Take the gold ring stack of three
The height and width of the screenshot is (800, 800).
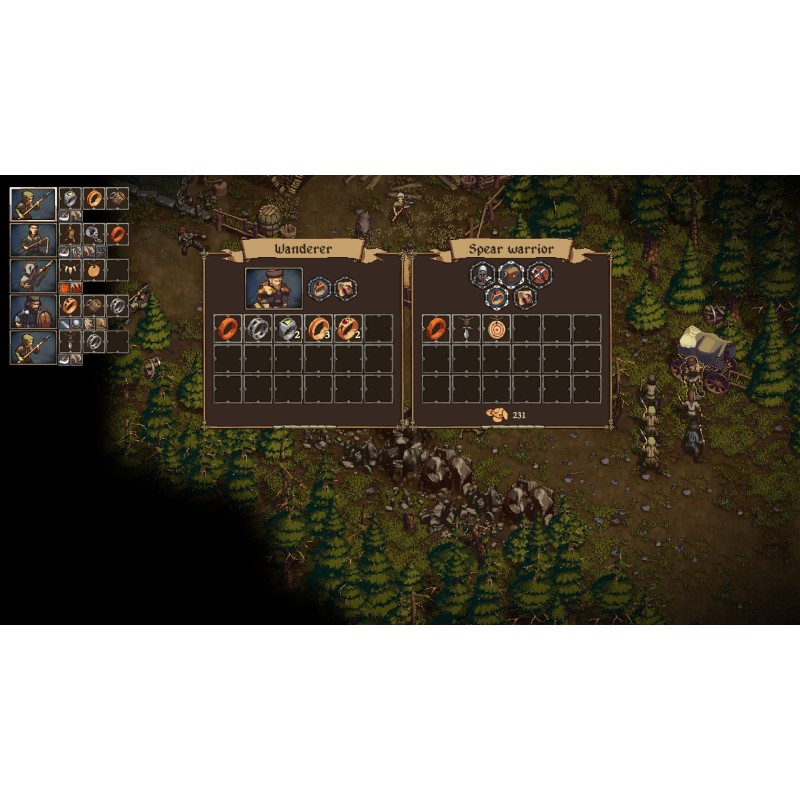coord(319,328)
